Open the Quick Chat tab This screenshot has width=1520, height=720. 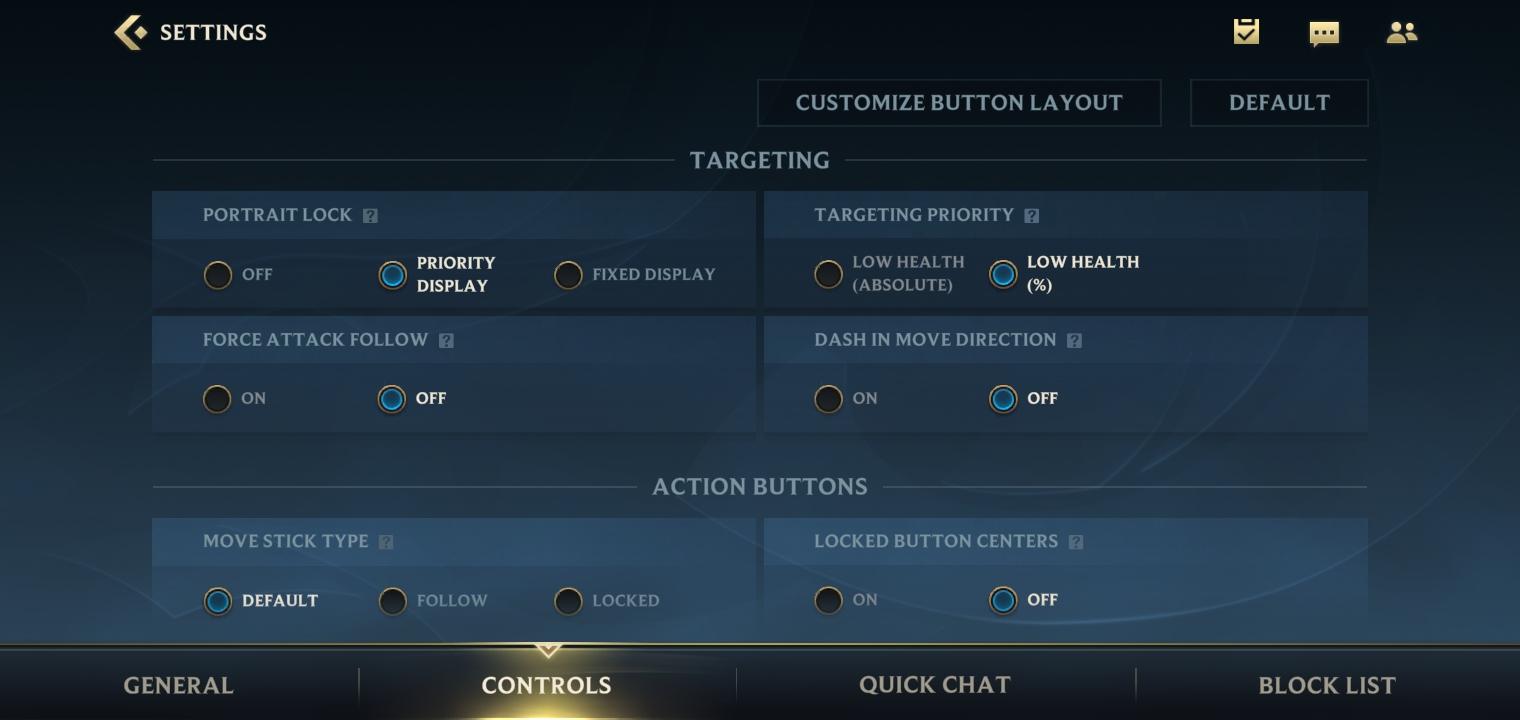tap(934, 685)
